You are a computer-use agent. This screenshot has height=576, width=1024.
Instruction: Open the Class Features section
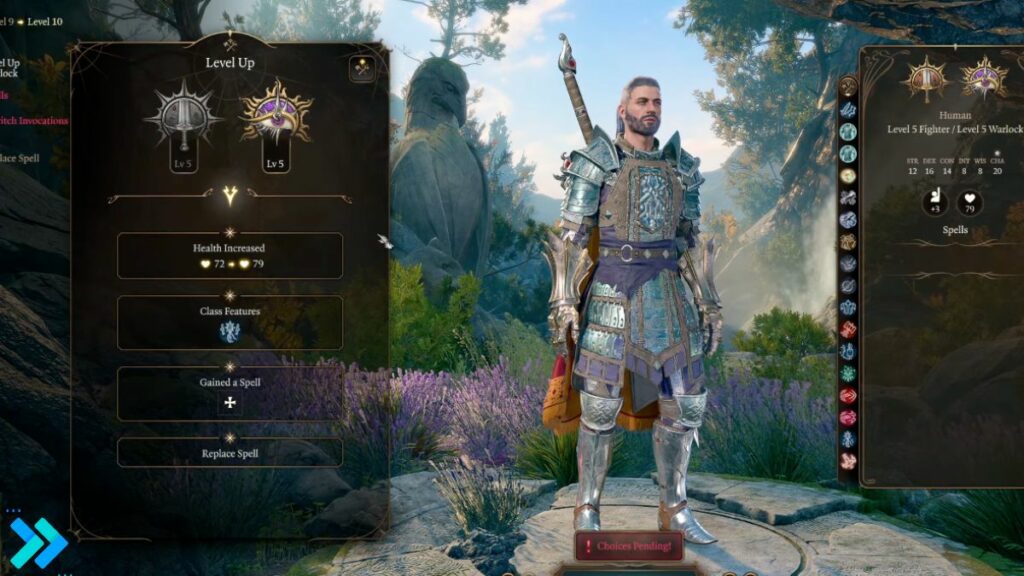230,323
